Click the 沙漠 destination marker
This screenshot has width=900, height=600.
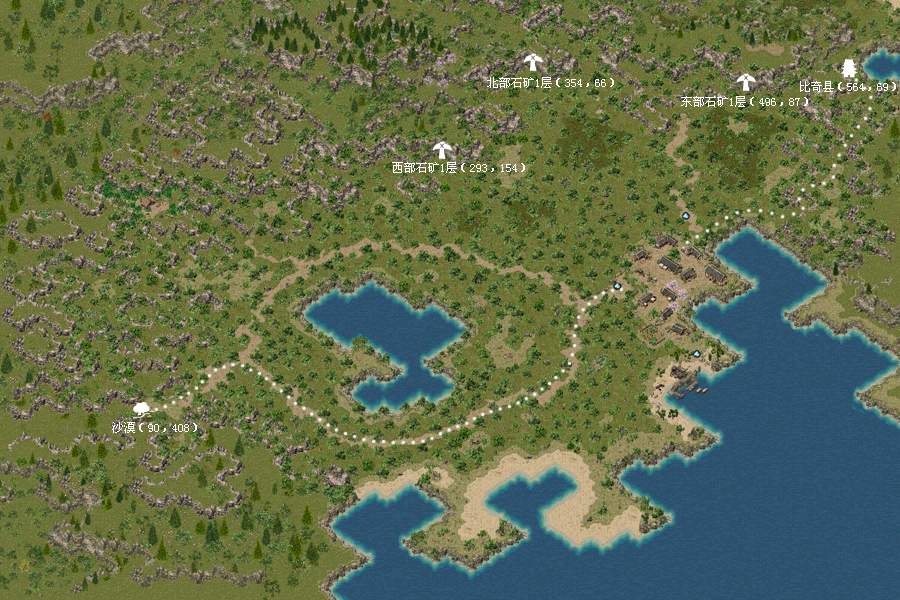click(x=142, y=409)
